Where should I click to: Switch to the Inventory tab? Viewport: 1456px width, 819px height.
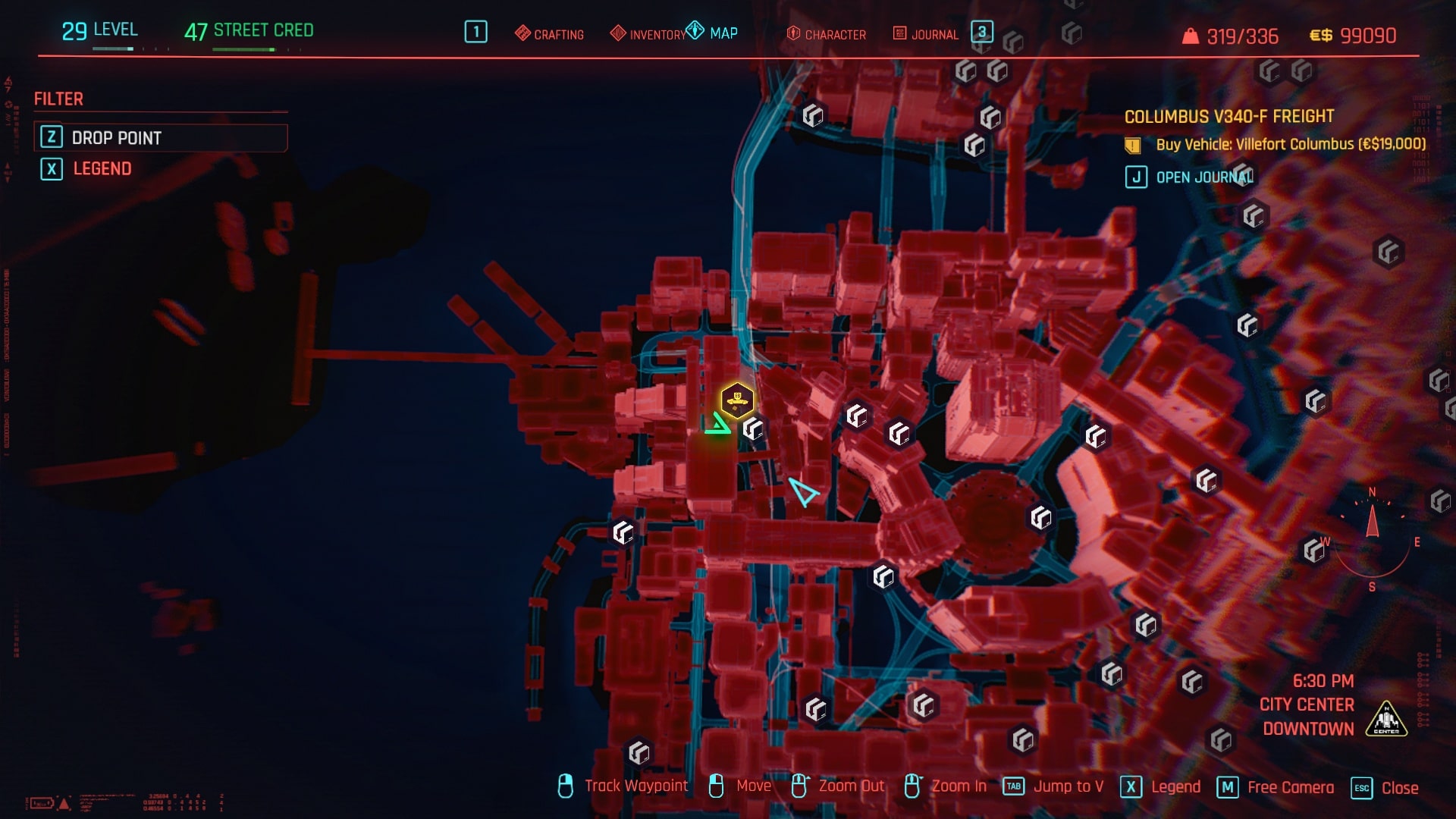(x=649, y=34)
